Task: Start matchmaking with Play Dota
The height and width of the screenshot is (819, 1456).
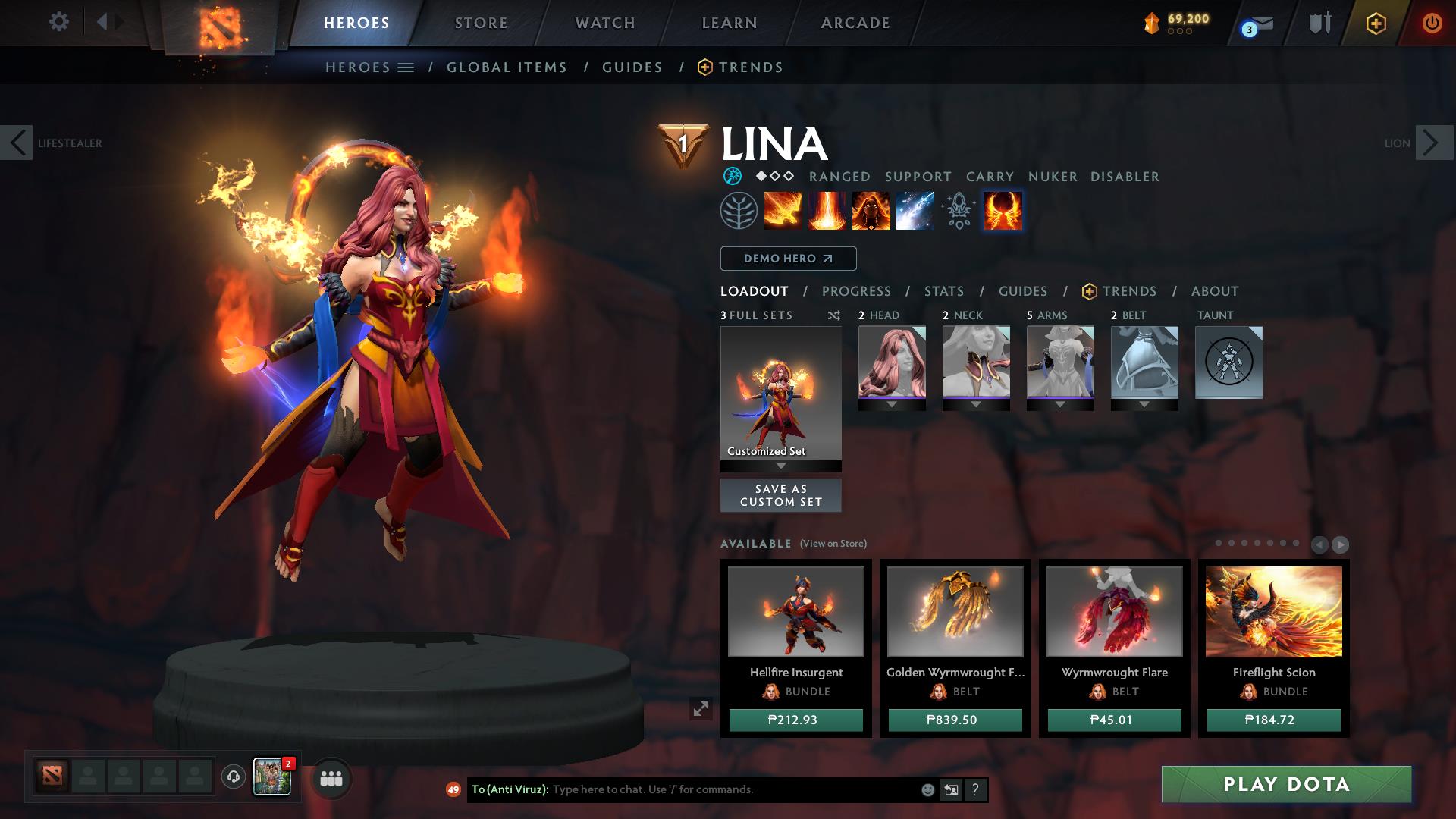Action: coord(1286,784)
